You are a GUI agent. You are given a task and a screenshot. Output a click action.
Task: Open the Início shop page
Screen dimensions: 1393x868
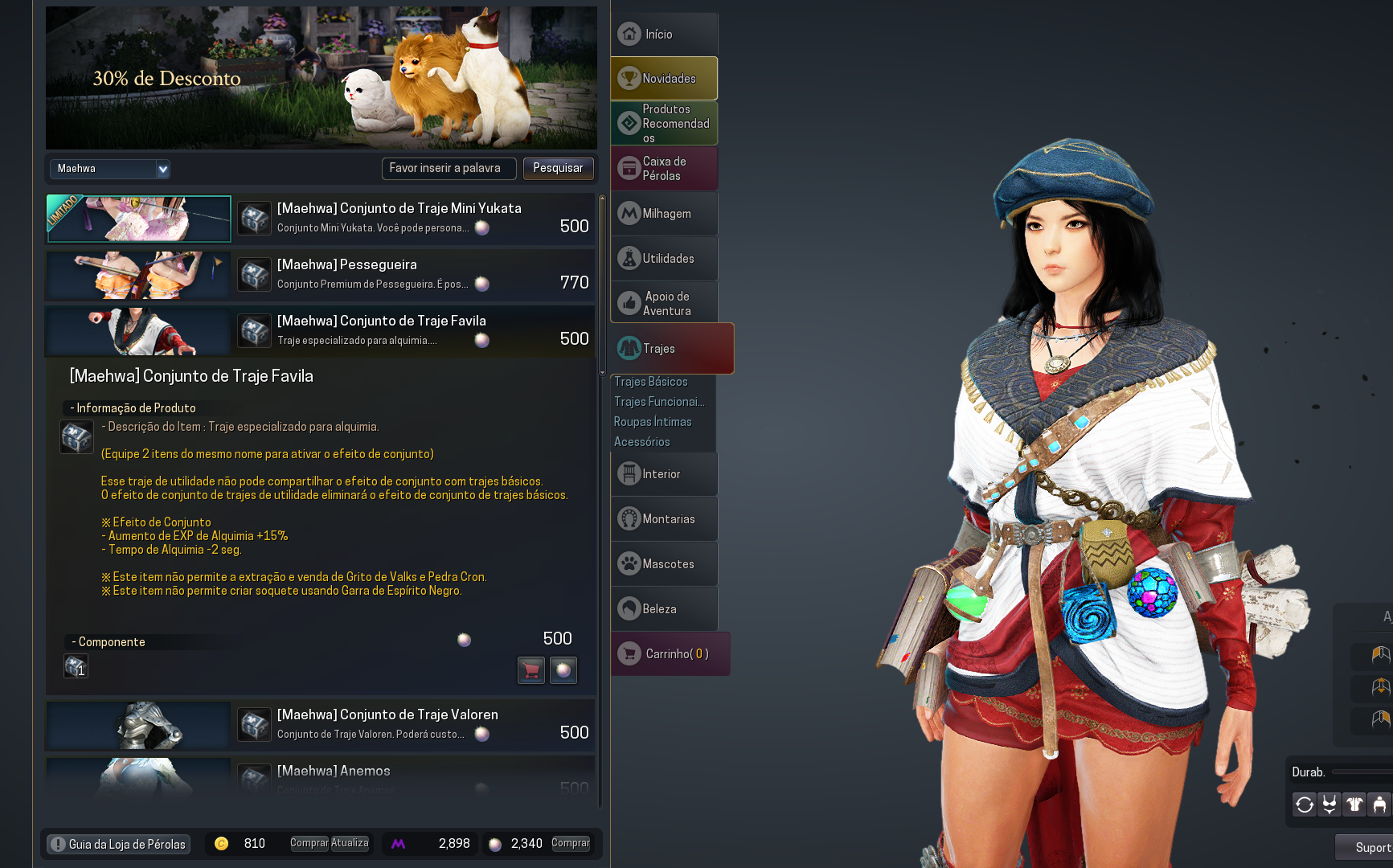coord(664,35)
